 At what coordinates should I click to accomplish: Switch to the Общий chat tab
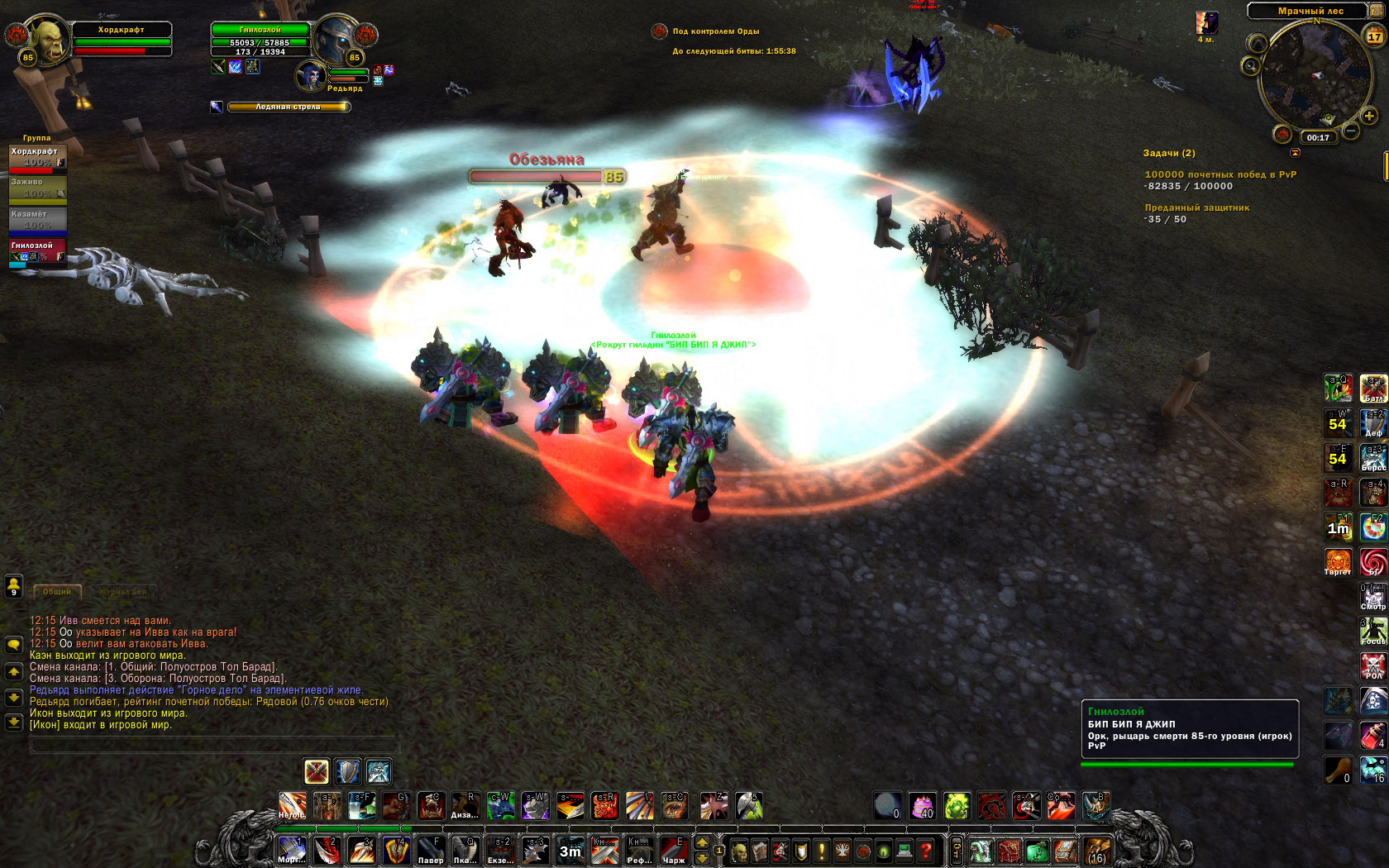(57, 592)
